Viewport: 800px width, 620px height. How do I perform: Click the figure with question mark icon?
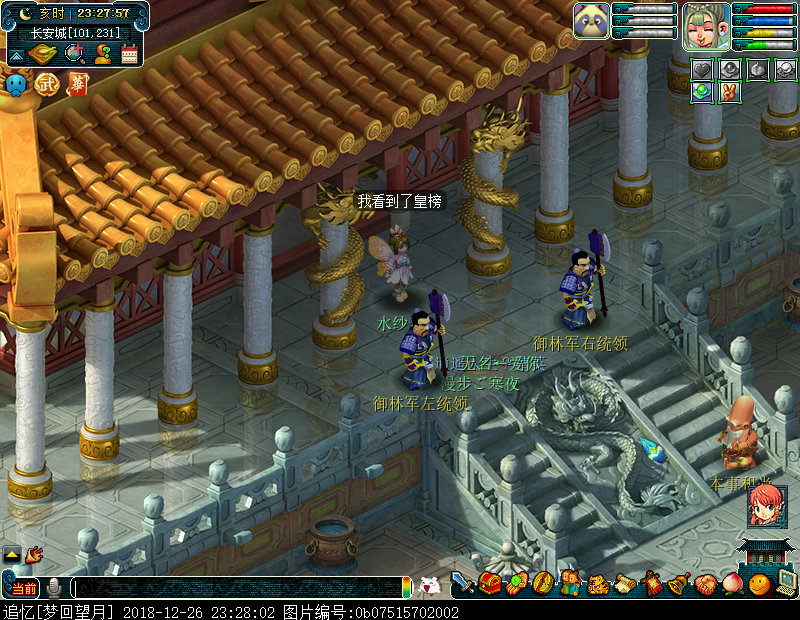pos(102,54)
